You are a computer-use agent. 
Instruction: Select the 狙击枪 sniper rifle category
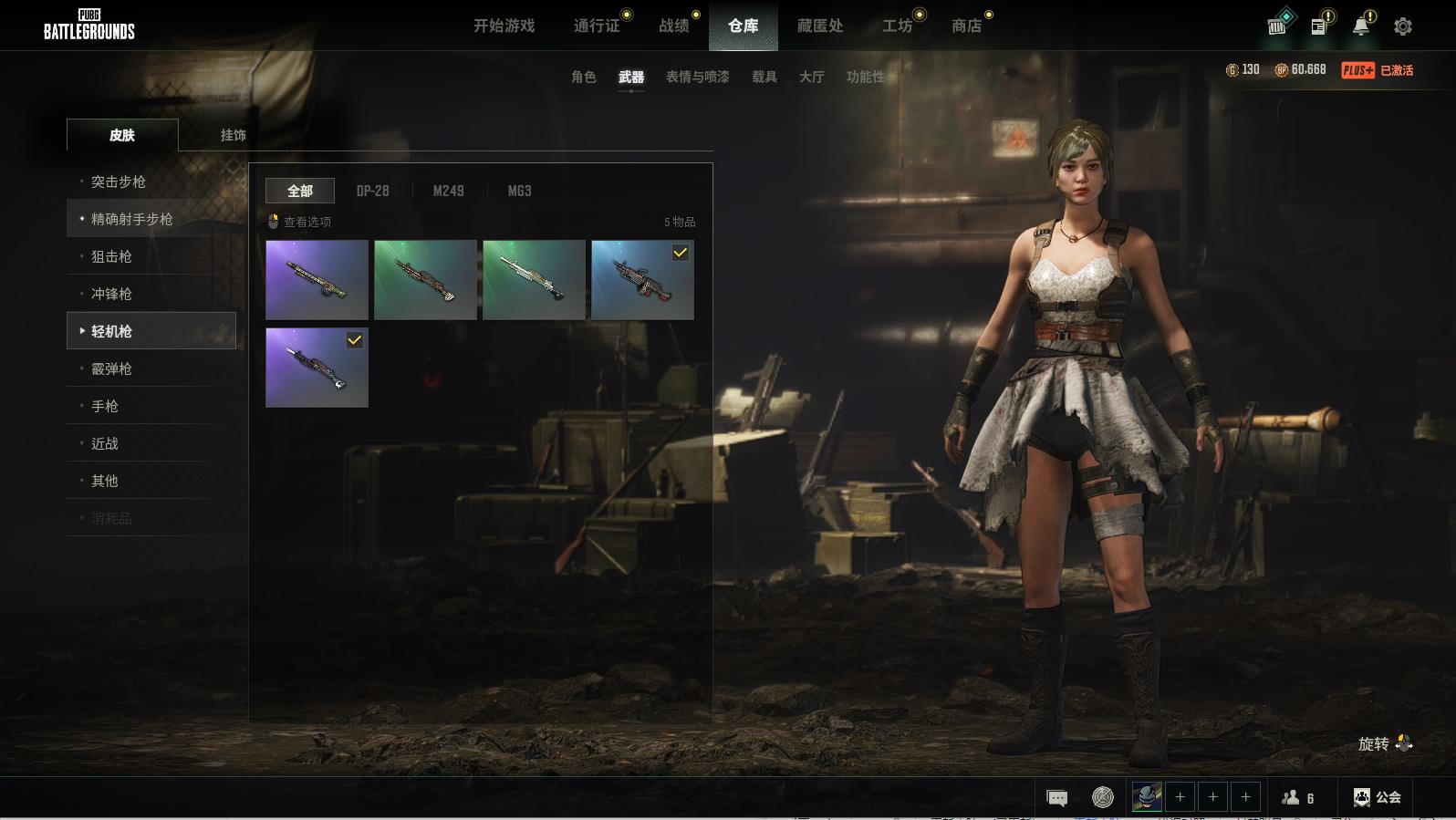click(111, 256)
